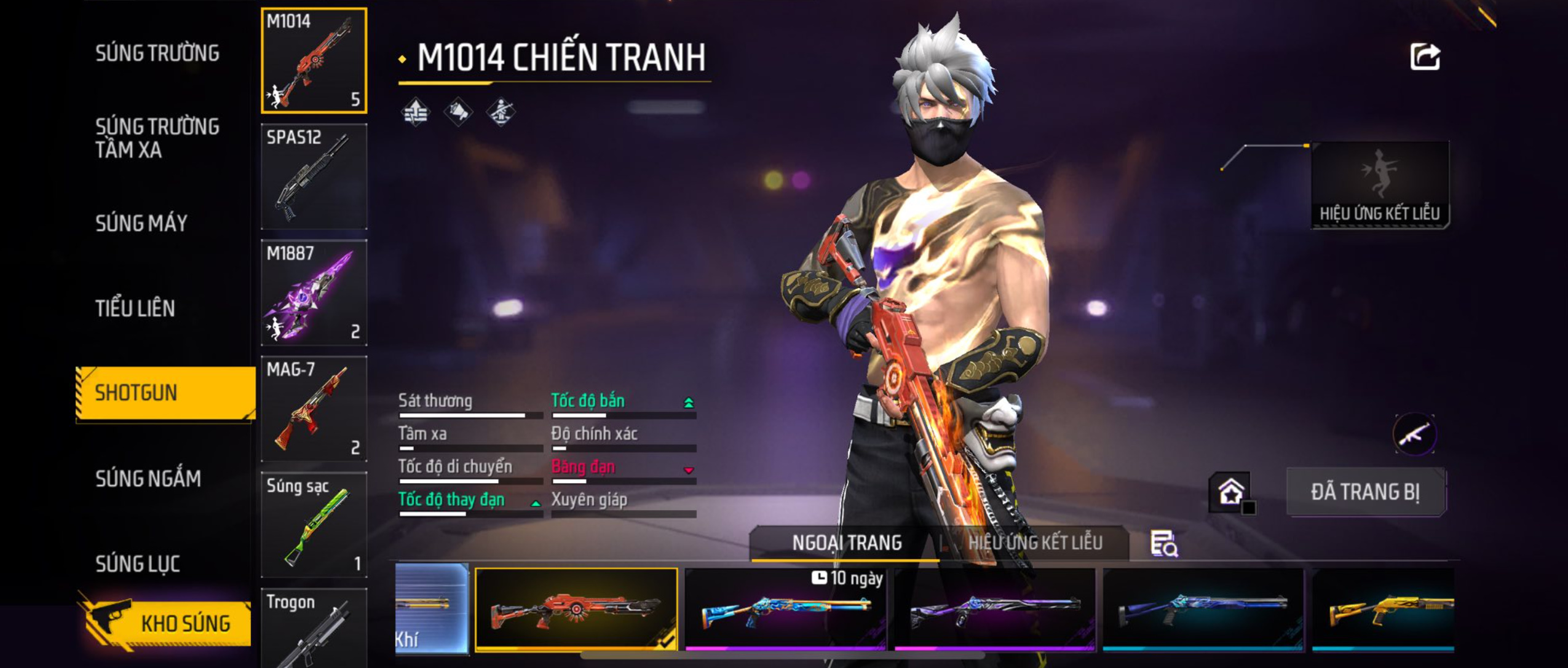The image size is (1568, 668).
Task: Show the Súng Ngắm category
Action: tap(148, 478)
